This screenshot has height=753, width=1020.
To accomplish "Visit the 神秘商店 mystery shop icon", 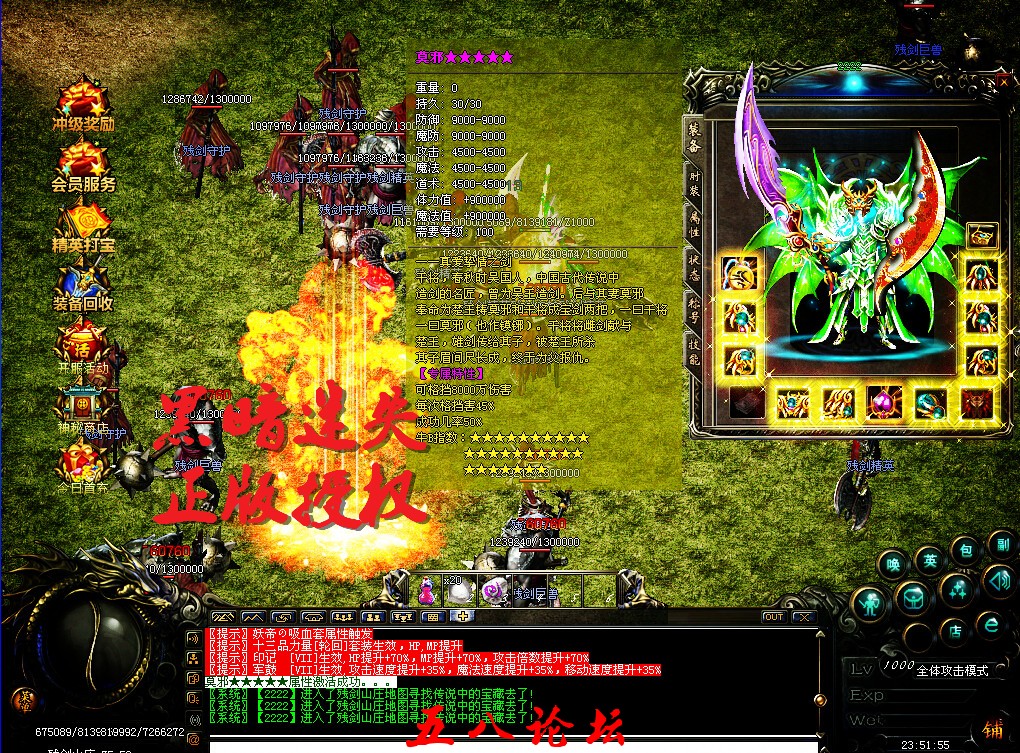I will tap(83, 406).
